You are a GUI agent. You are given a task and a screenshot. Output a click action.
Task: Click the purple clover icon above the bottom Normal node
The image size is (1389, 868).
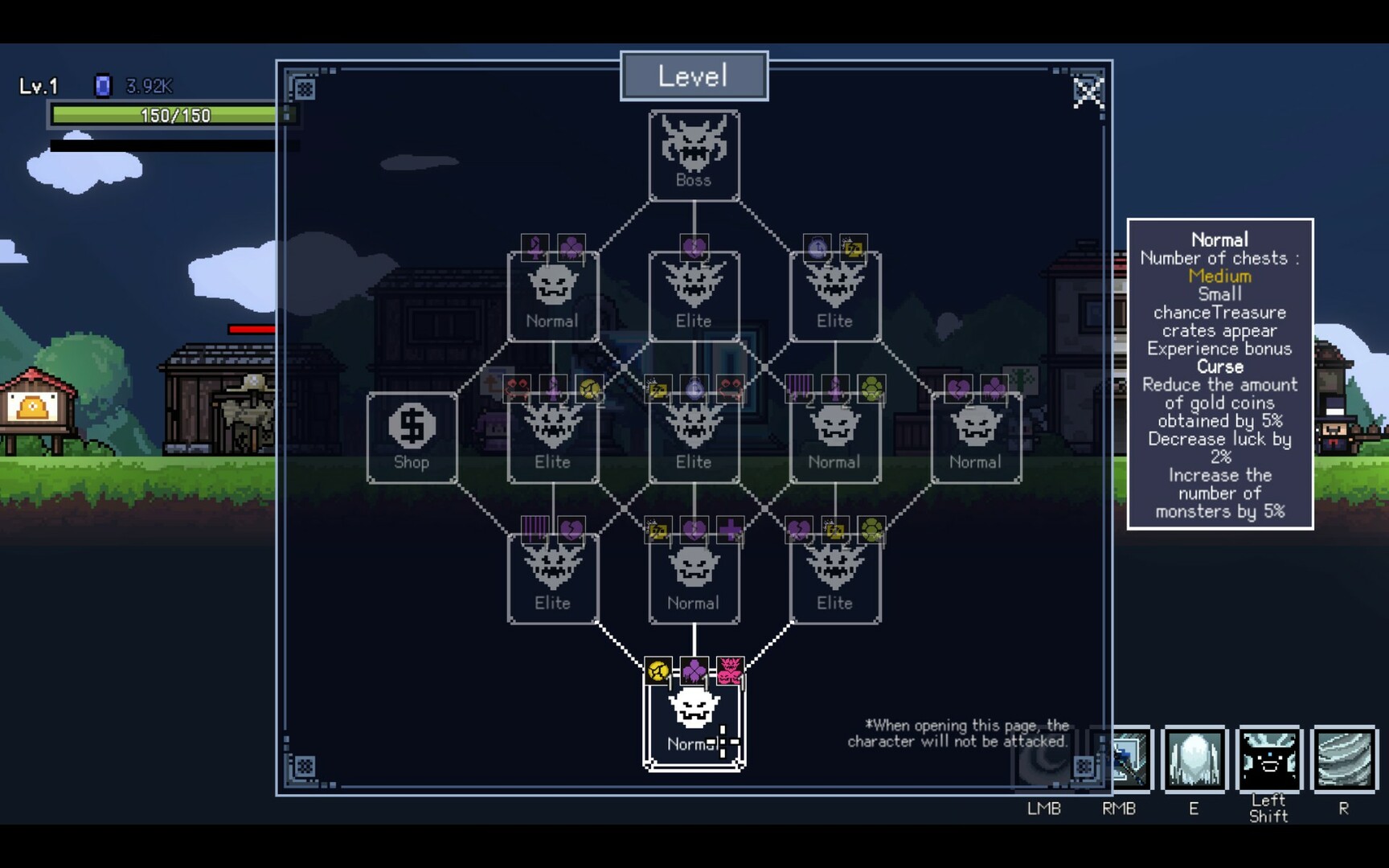pyautogui.click(x=694, y=669)
